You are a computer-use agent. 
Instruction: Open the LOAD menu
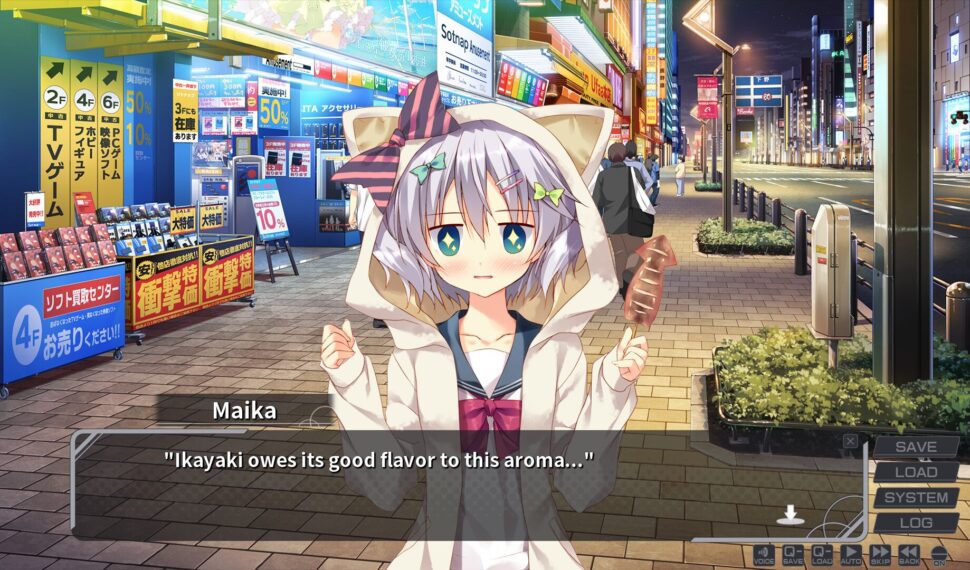pyautogui.click(x=916, y=472)
